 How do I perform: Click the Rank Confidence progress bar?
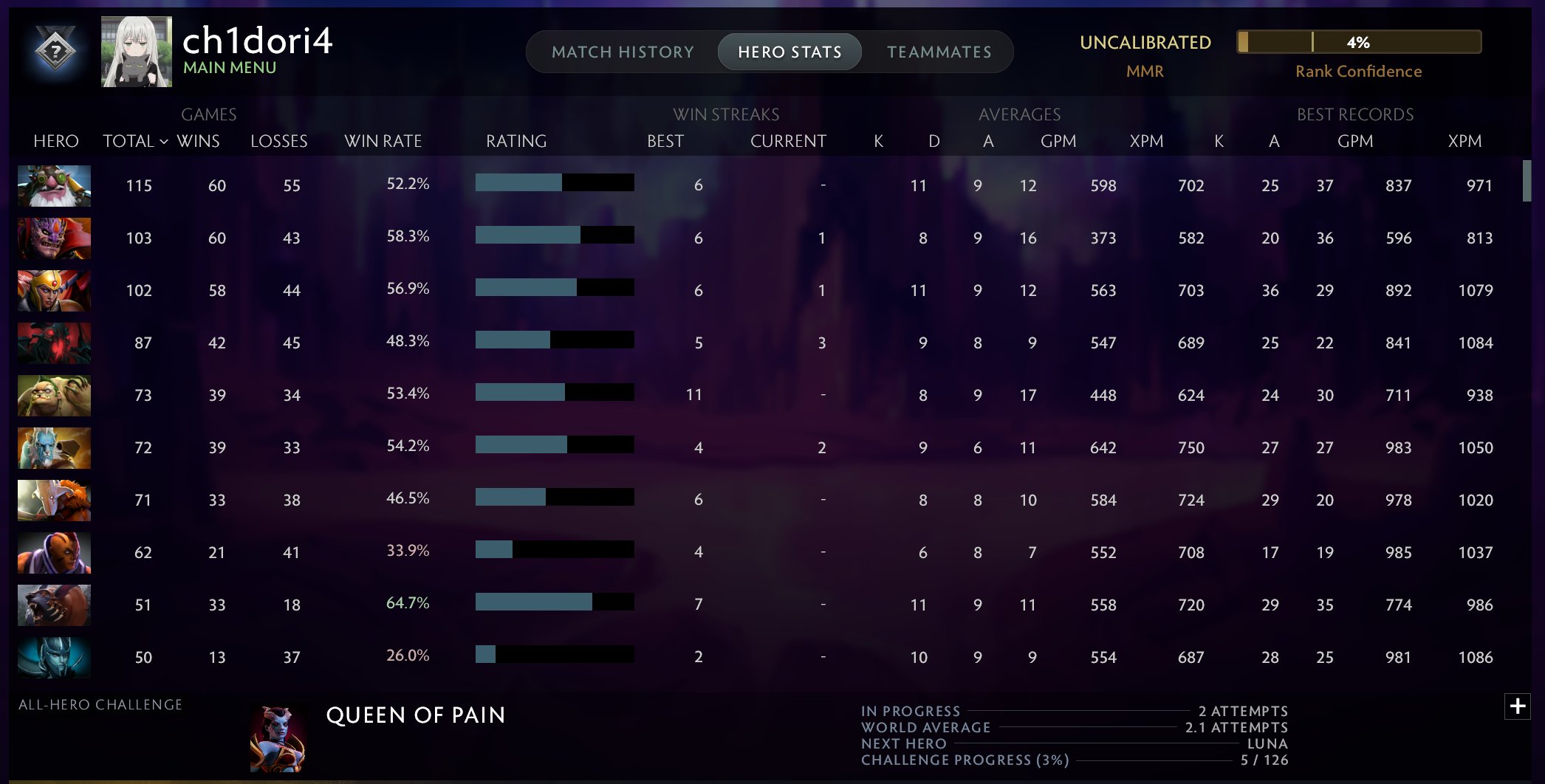tap(1357, 43)
